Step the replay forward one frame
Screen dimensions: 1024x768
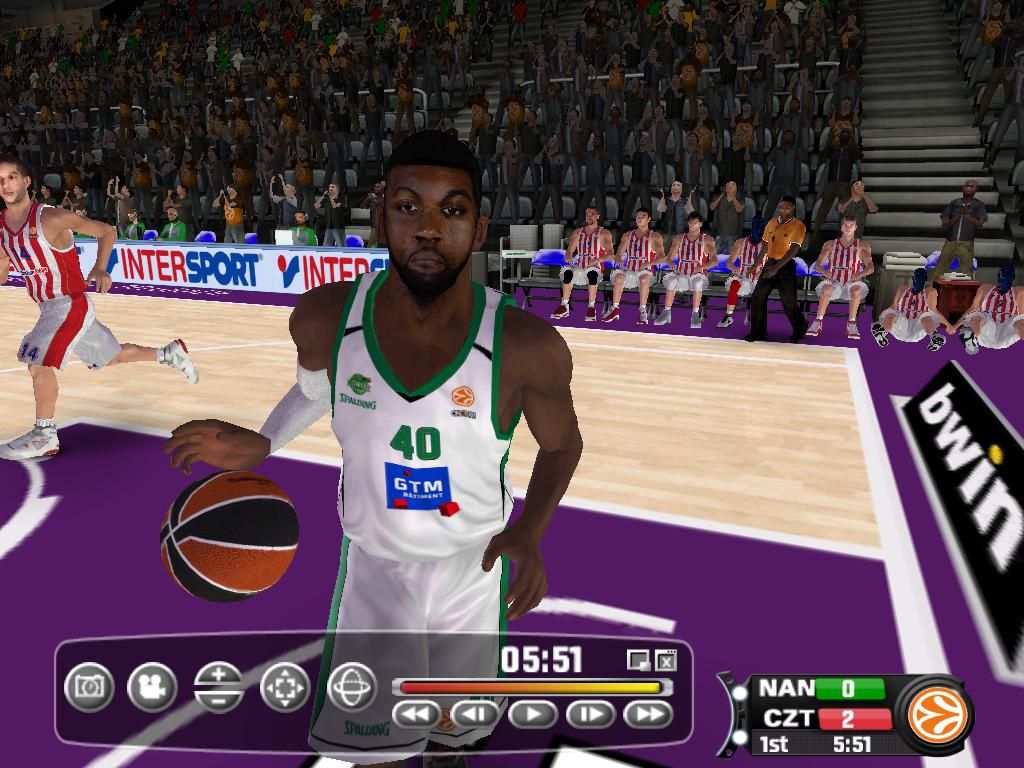click(x=591, y=714)
